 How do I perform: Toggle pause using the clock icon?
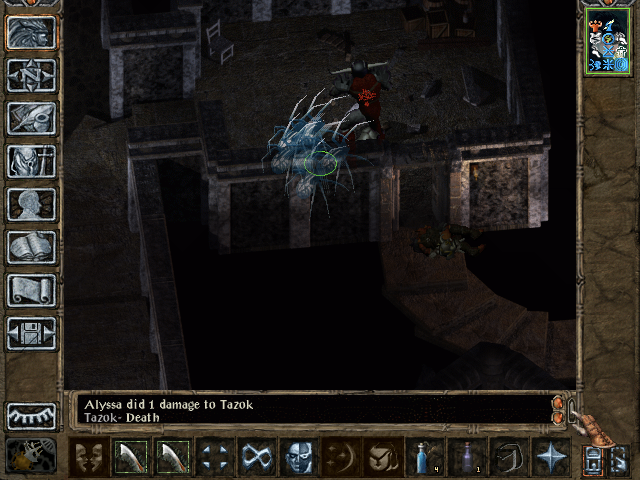(x=32, y=456)
